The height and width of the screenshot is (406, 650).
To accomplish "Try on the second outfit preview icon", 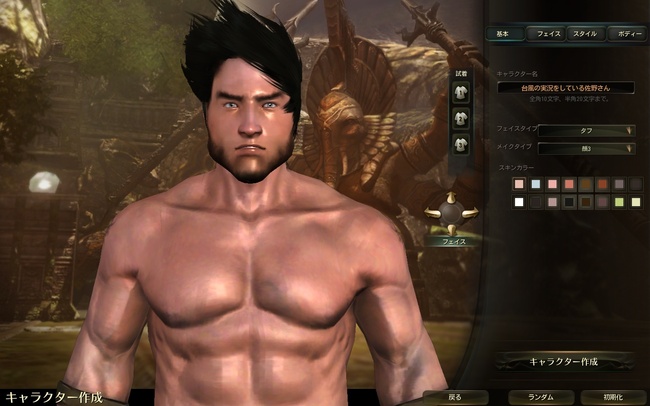I will 461,120.
